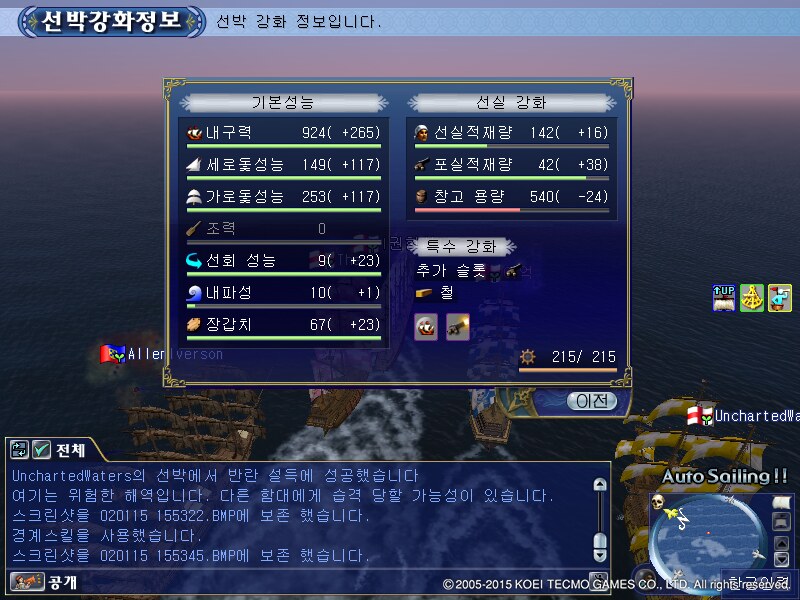Click the chat window switch icon
The image size is (800, 600).
click(x=19, y=450)
